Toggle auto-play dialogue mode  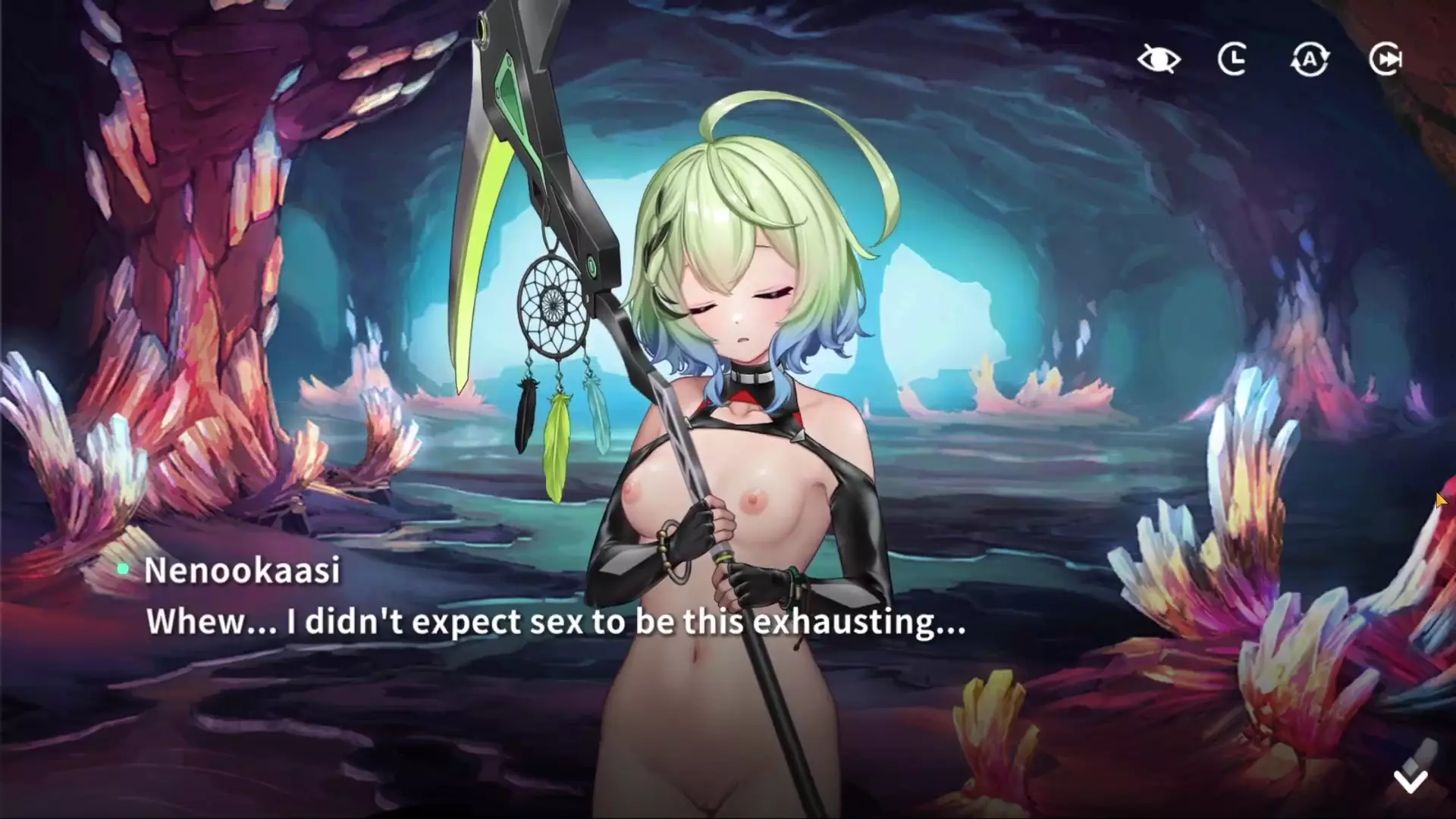(x=1310, y=59)
